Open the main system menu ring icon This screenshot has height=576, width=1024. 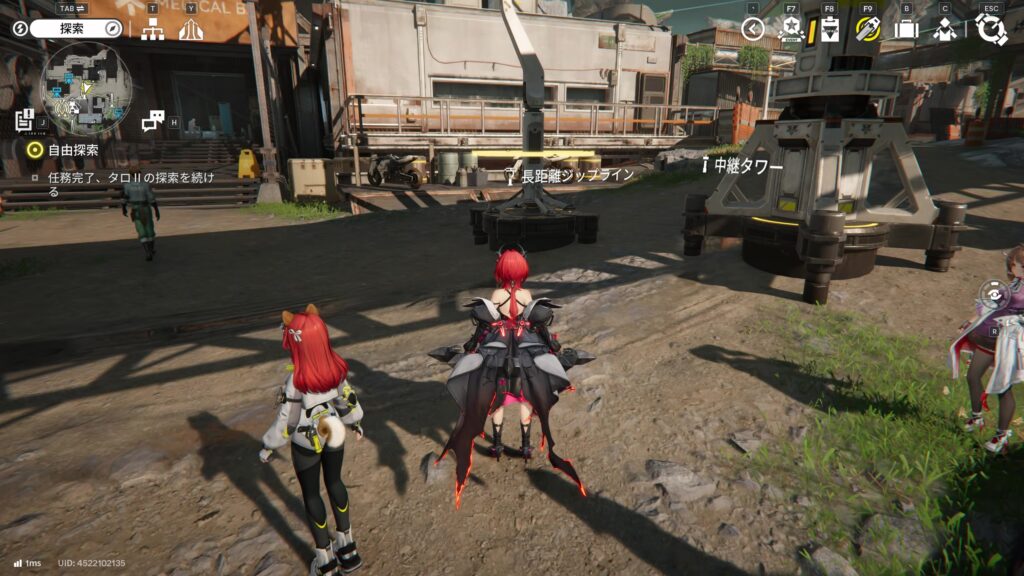click(x=991, y=29)
